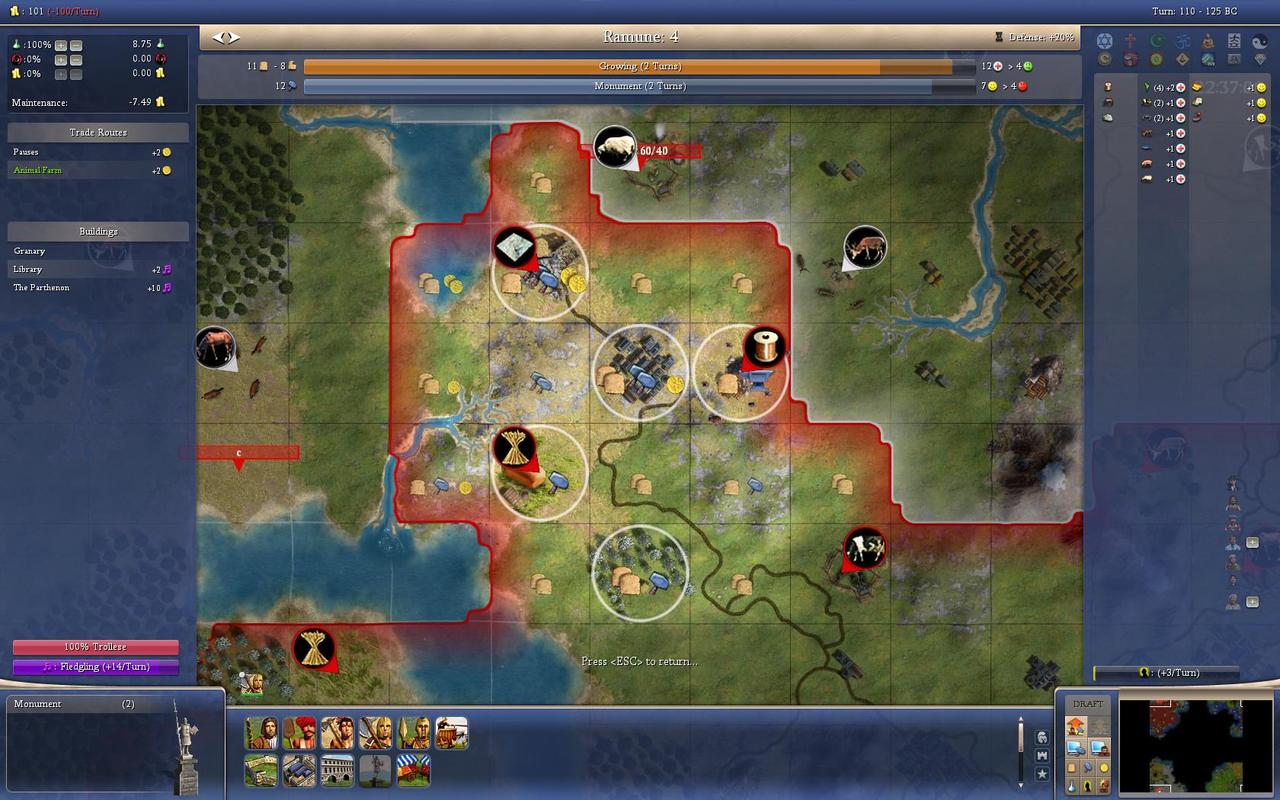1280x800 pixels.
Task: Queue the red-turbaned Worker build icon
Action: pyautogui.click(x=299, y=733)
